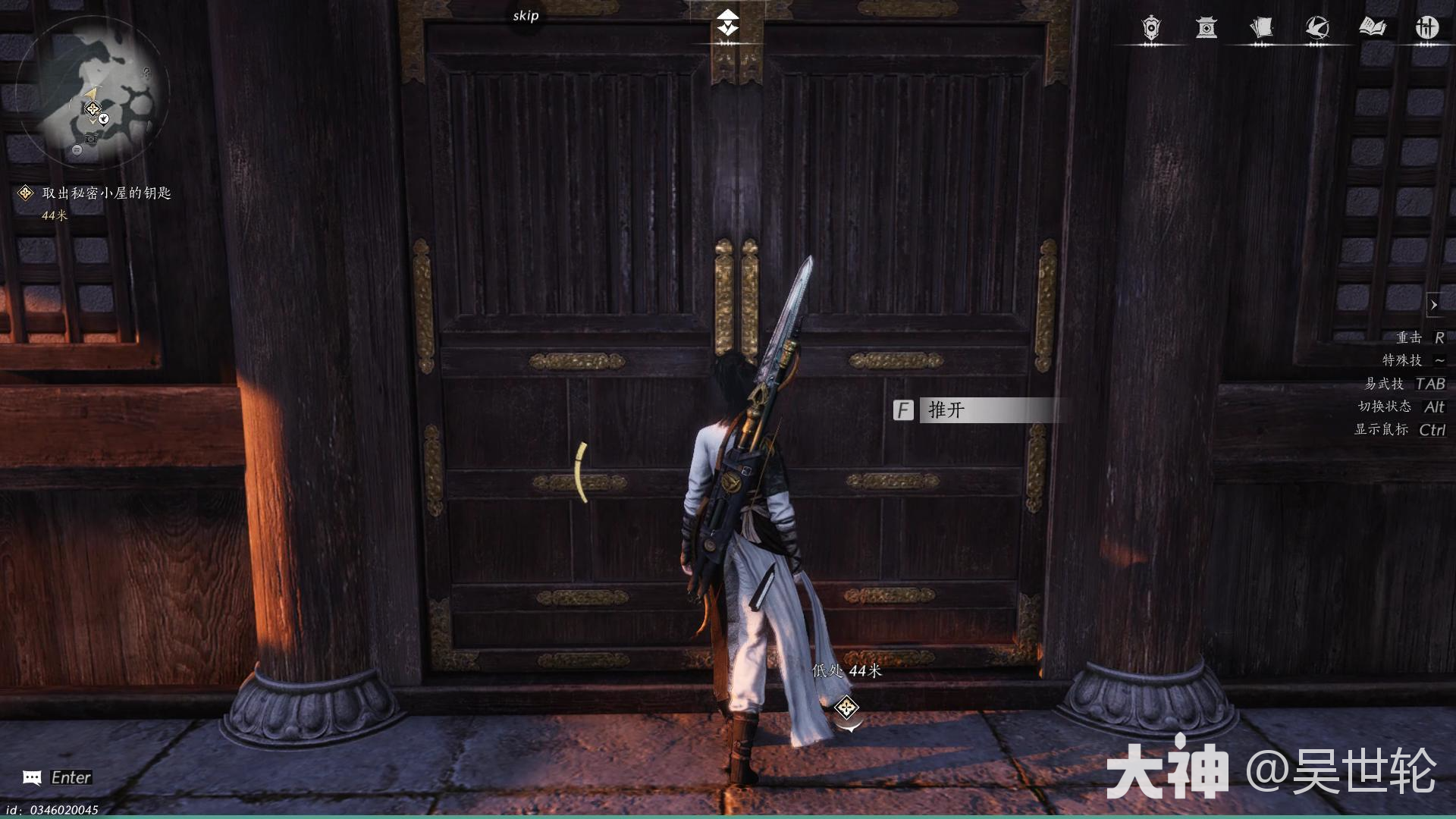Open the crossed swords circle icon
Image resolution: width=1456 pixels, height=819 pixels.
tap(1427, 28)
